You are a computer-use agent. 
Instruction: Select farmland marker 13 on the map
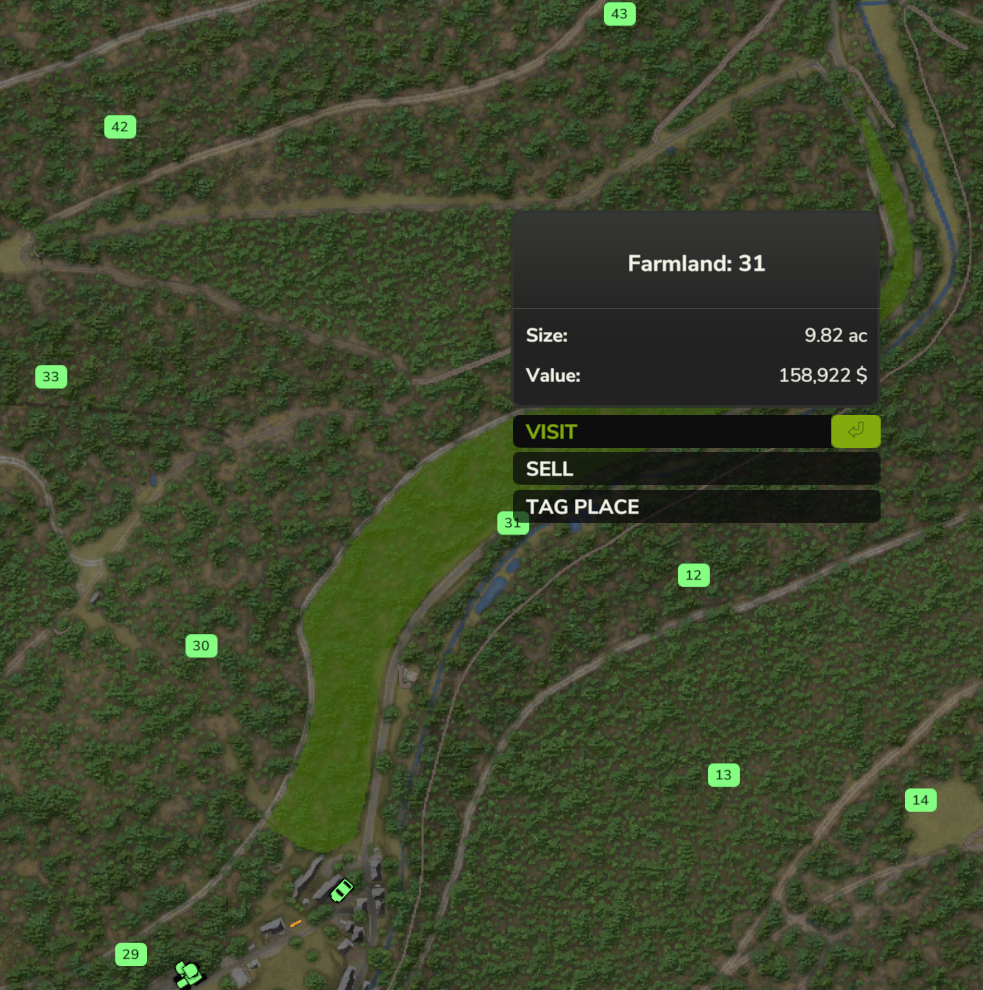[x=724, y=775]
